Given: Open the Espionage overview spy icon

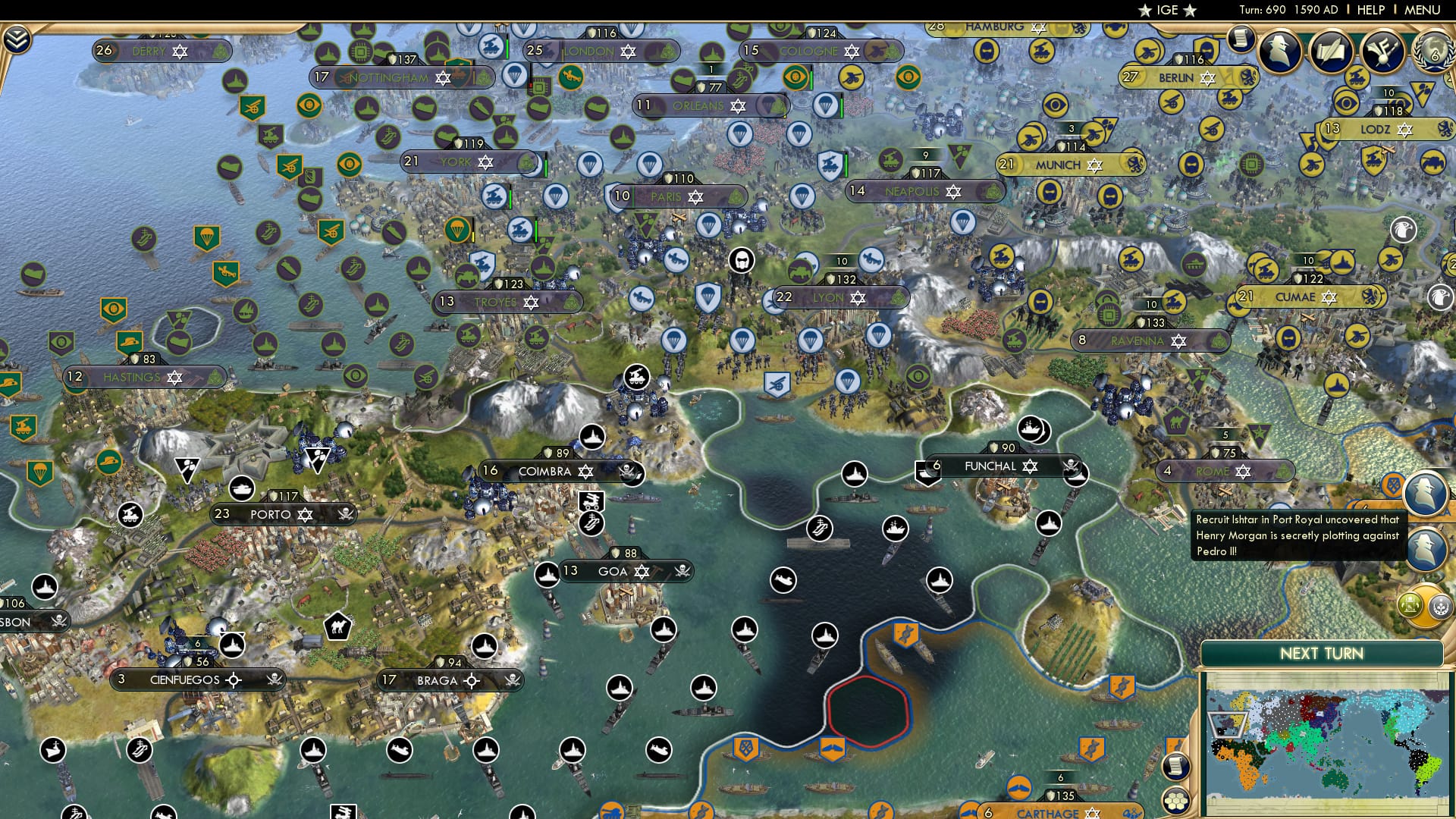Looking at the screenshot, I should (1279, 50).
